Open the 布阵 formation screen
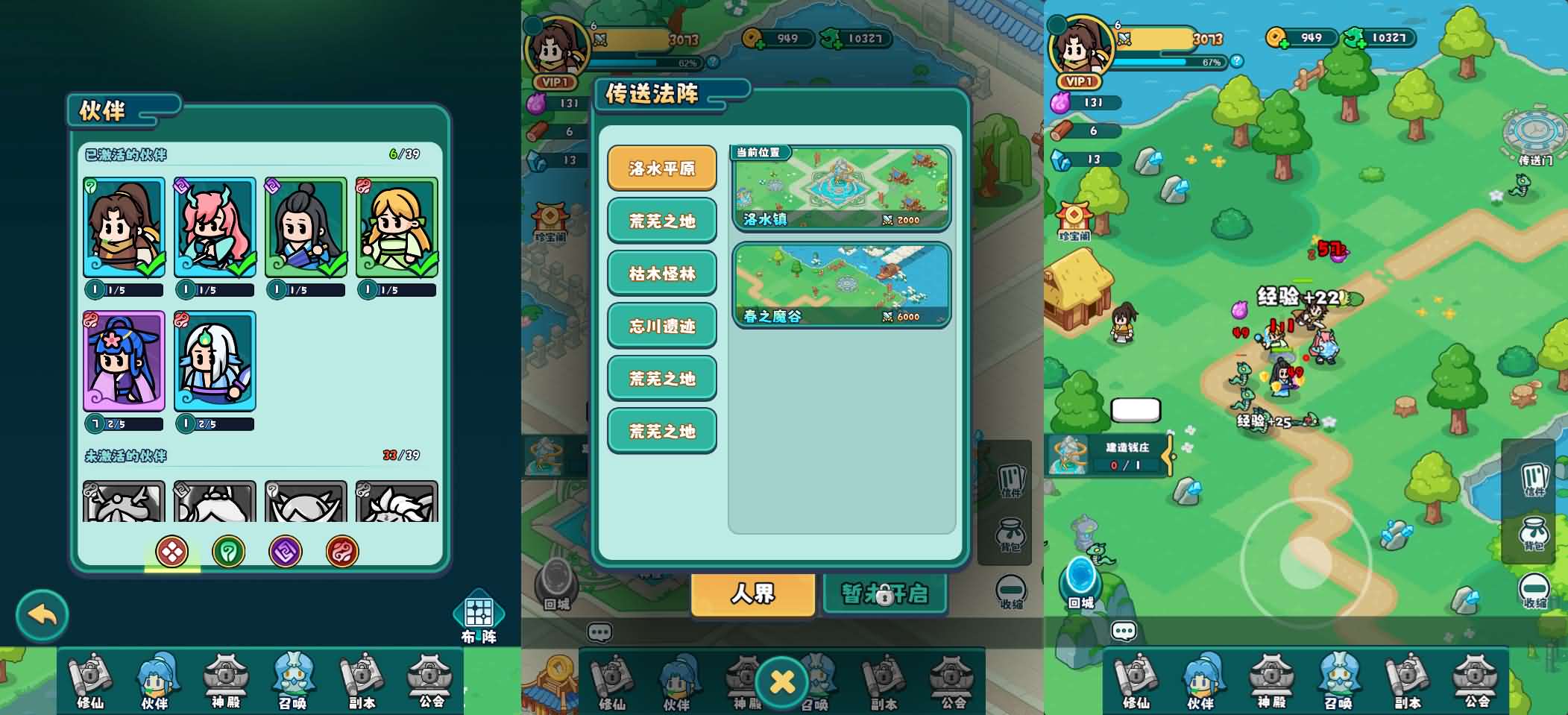The width and height of the screenshot is (1568, 715). [479, 613]
